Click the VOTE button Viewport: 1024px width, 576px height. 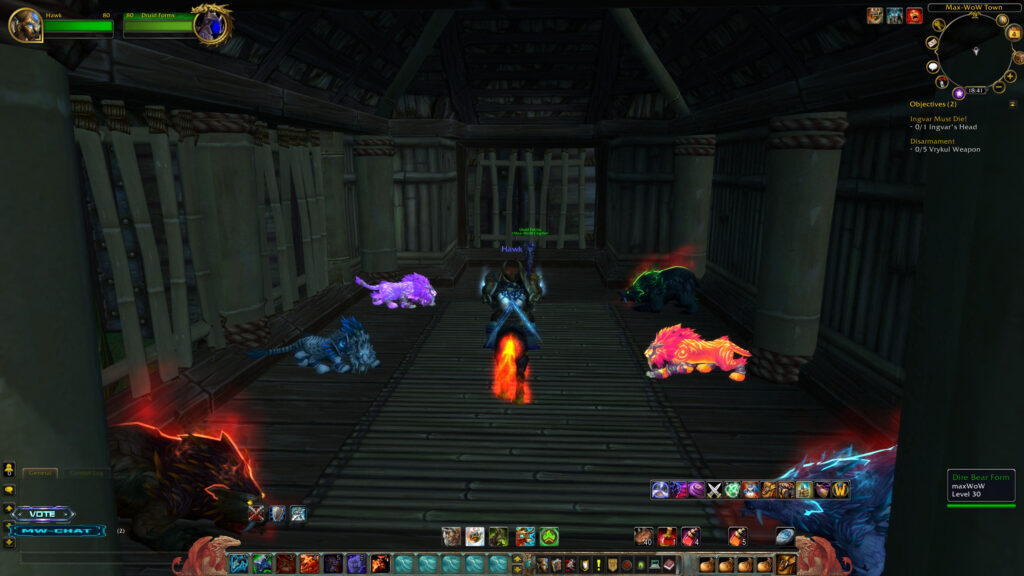[43, 514]
